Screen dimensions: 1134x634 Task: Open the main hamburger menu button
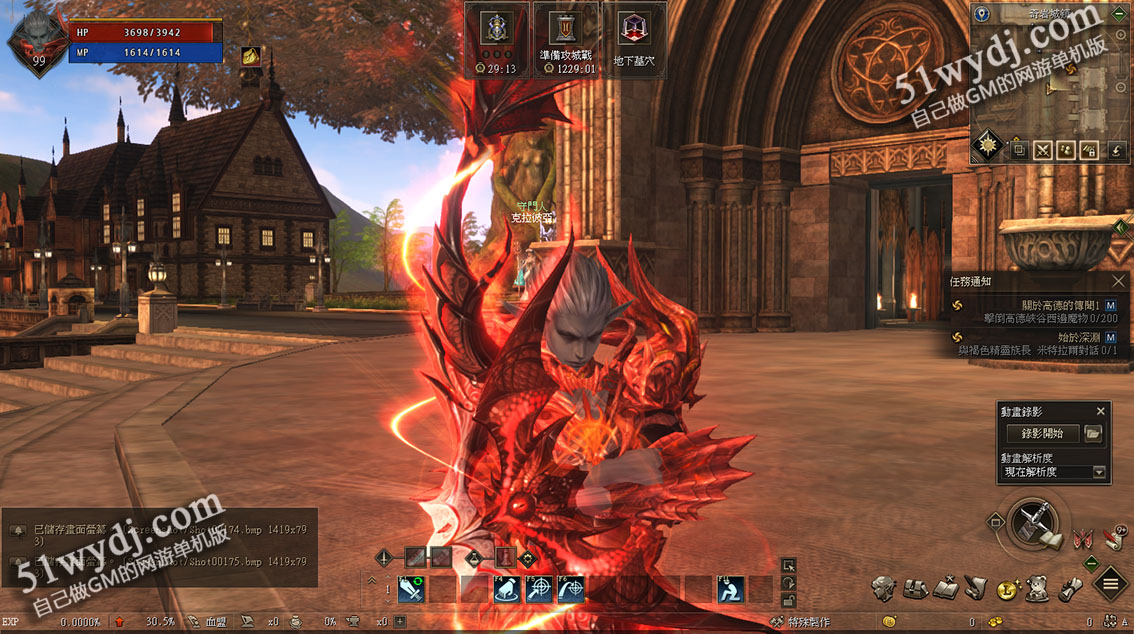tap(1111, 583)
